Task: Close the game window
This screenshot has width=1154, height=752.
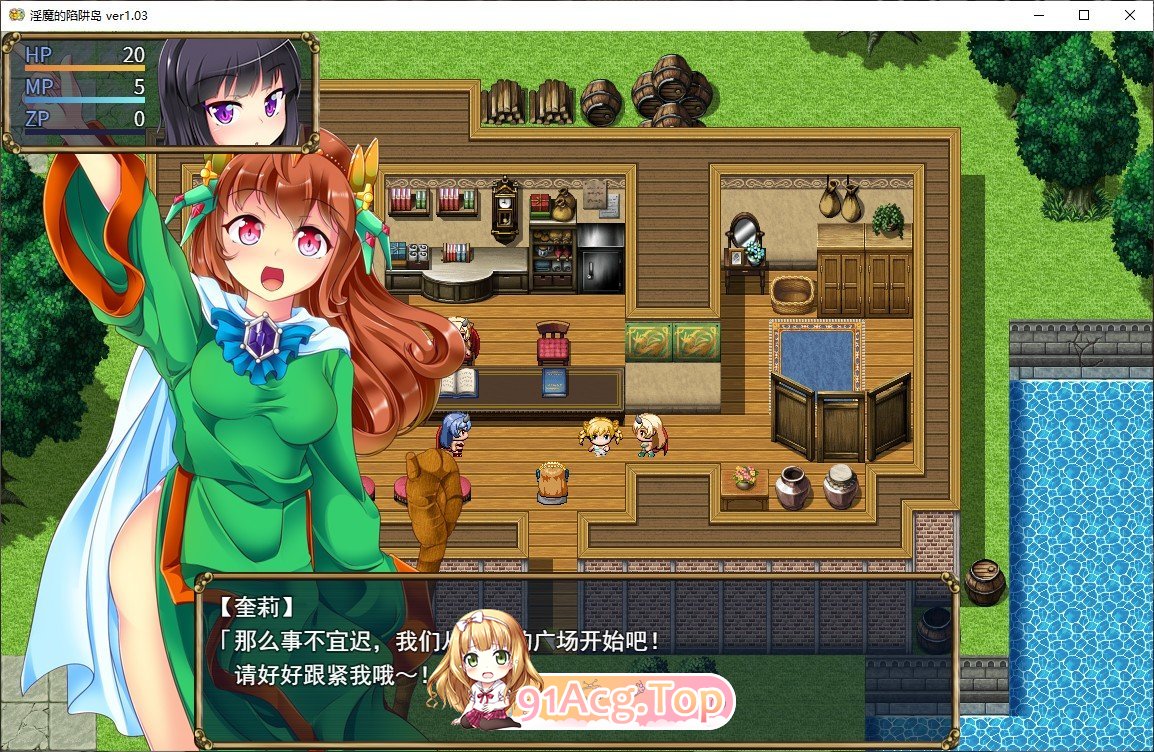Action: coord(1130,15)
